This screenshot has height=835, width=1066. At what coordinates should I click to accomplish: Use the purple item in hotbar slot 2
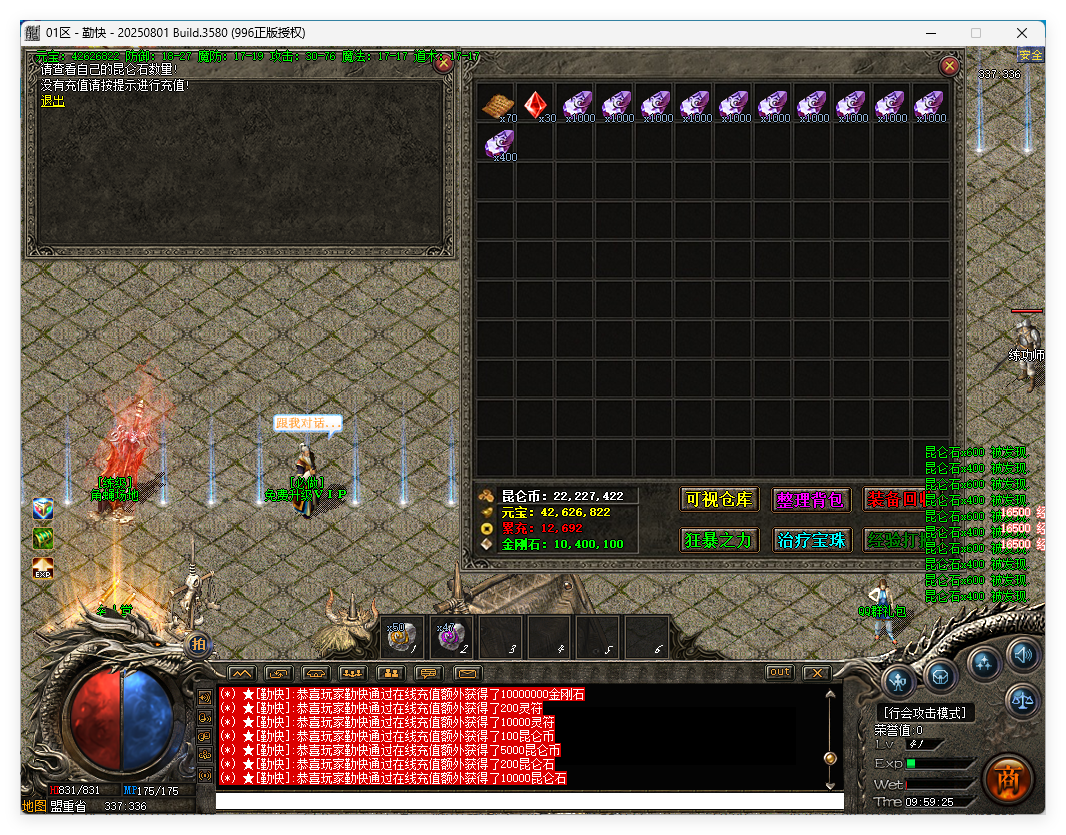pos(449,636)
